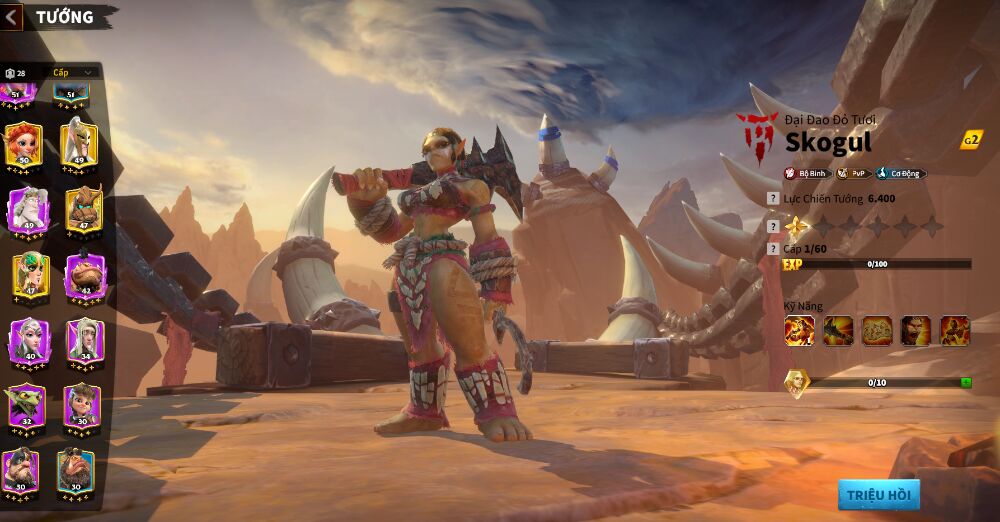
Task: Choose the blonde elf hero, level 34
Action: [x=82, y=340]
